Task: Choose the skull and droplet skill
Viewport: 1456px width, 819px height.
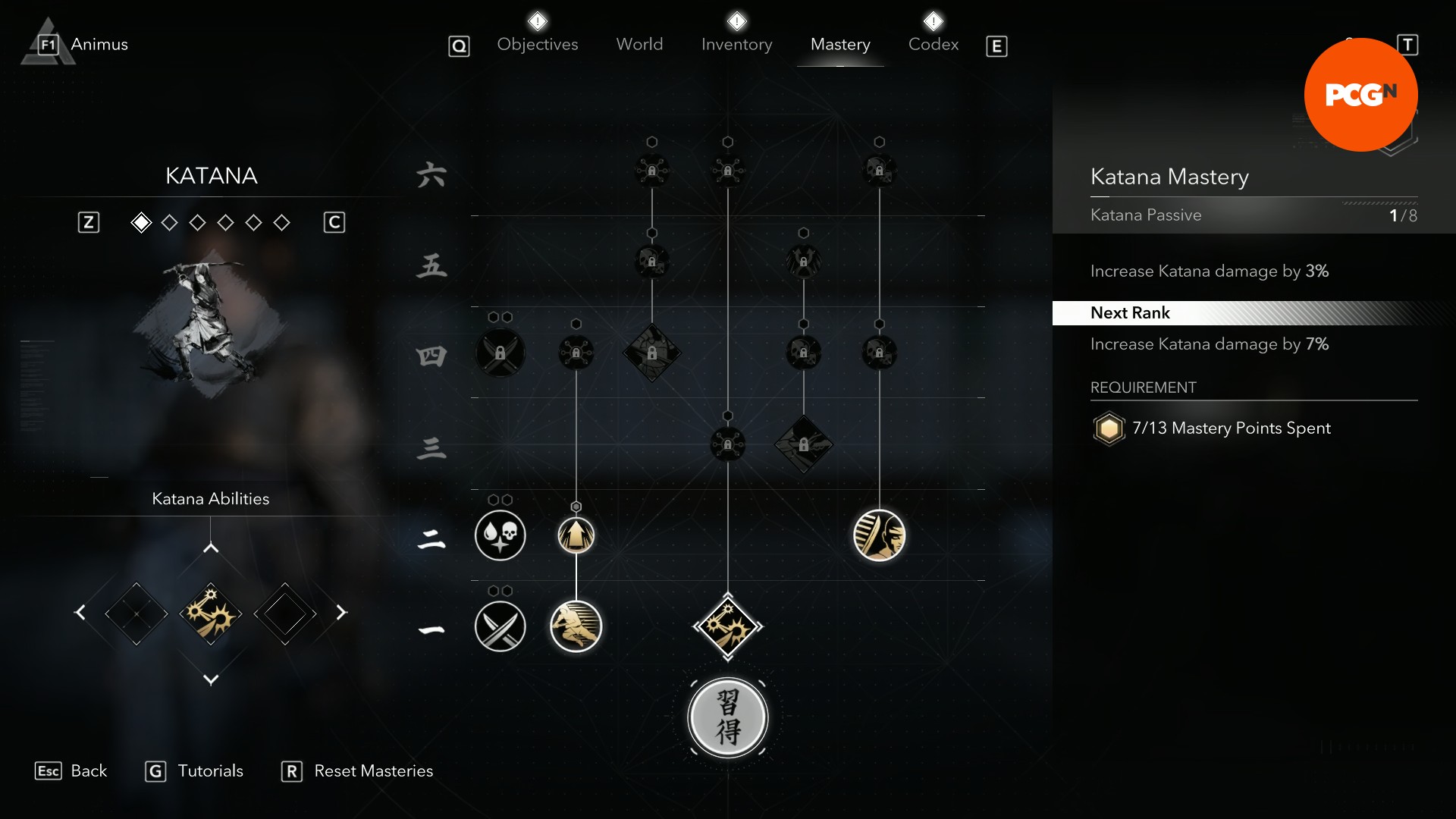Action: click(x=500, y=535)
